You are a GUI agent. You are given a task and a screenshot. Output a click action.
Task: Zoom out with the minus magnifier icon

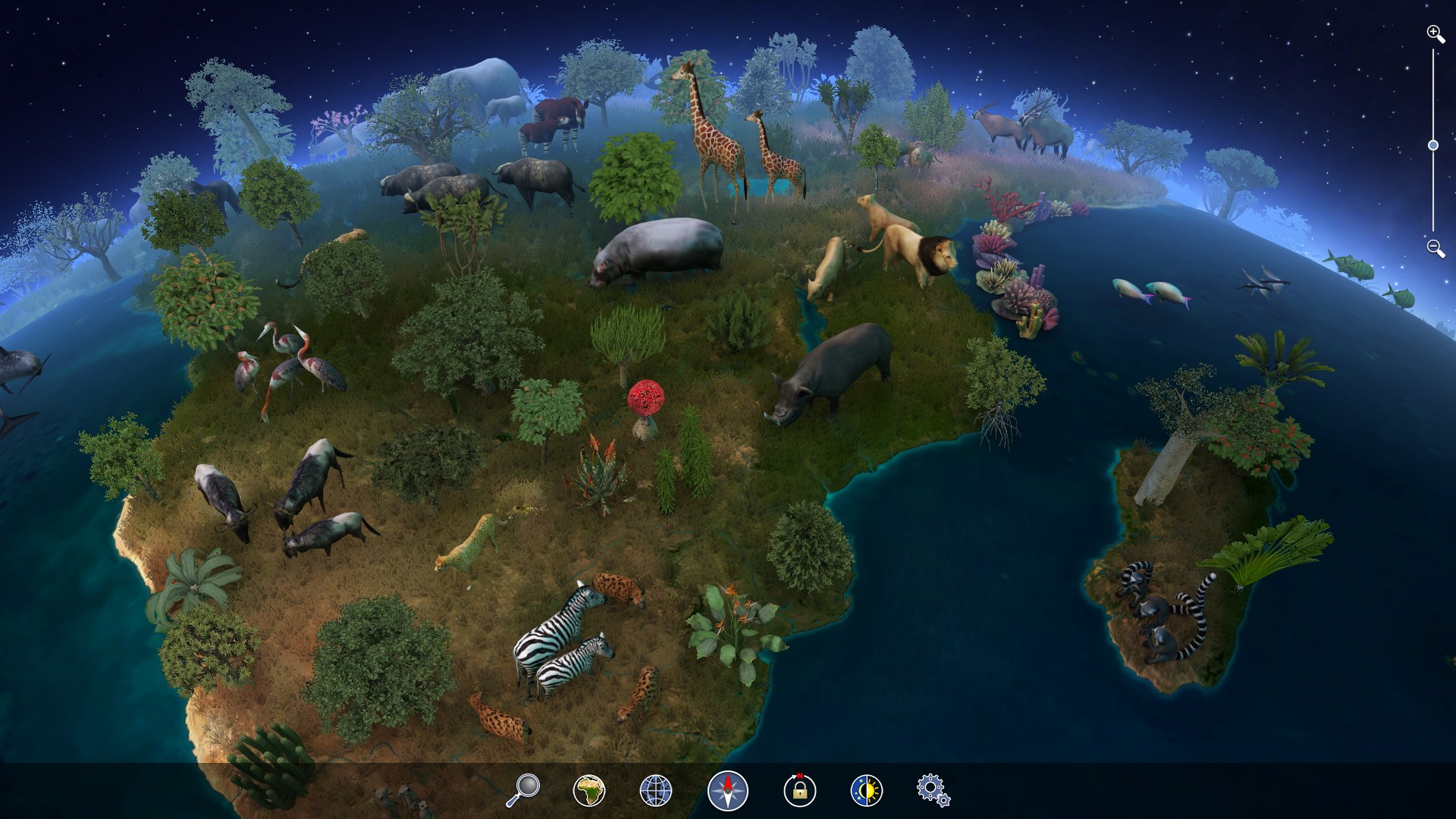coord(1433,248)
